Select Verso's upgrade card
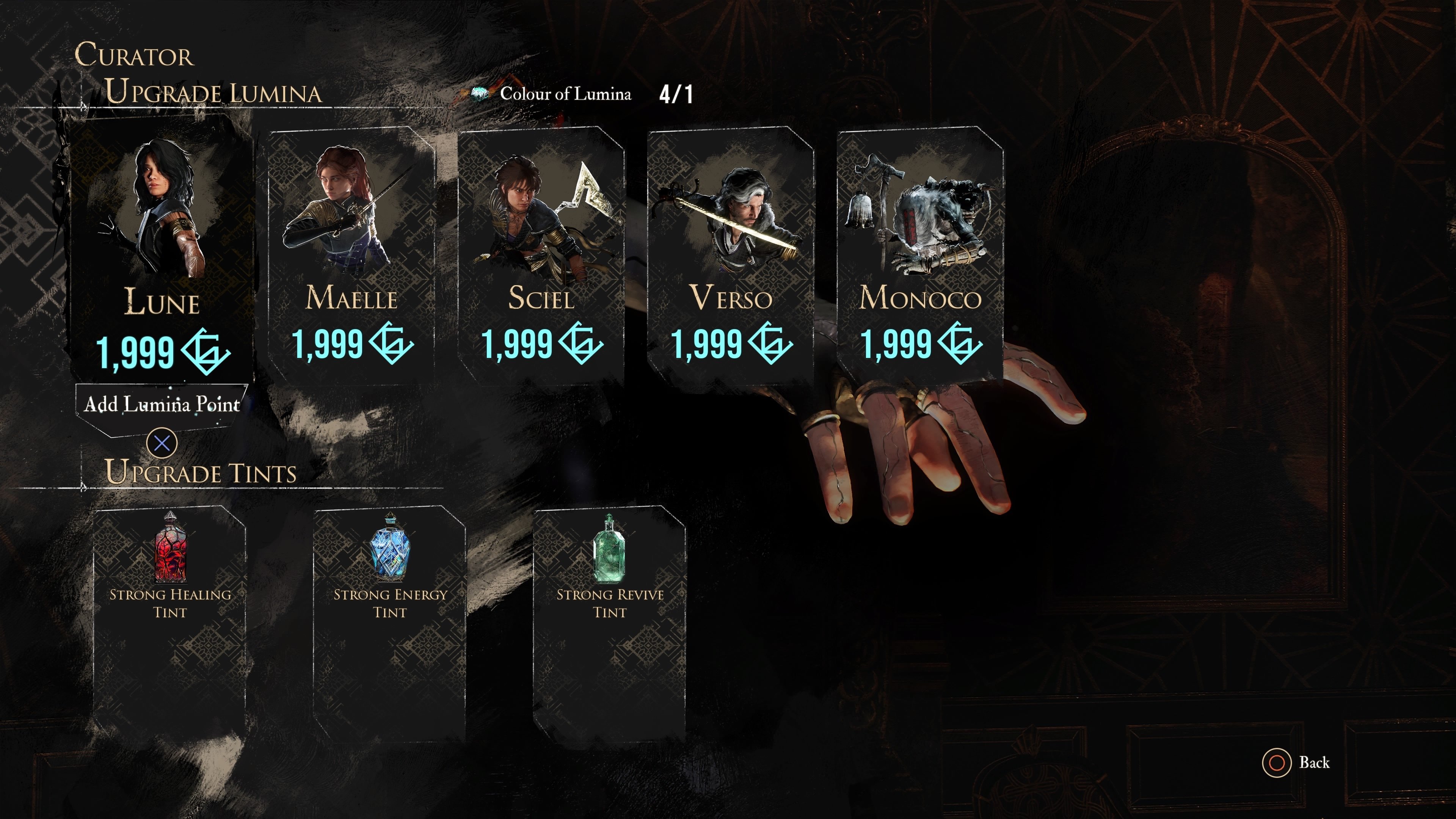The height and width of the screenshot is (819, 1456). coord(730,254)
